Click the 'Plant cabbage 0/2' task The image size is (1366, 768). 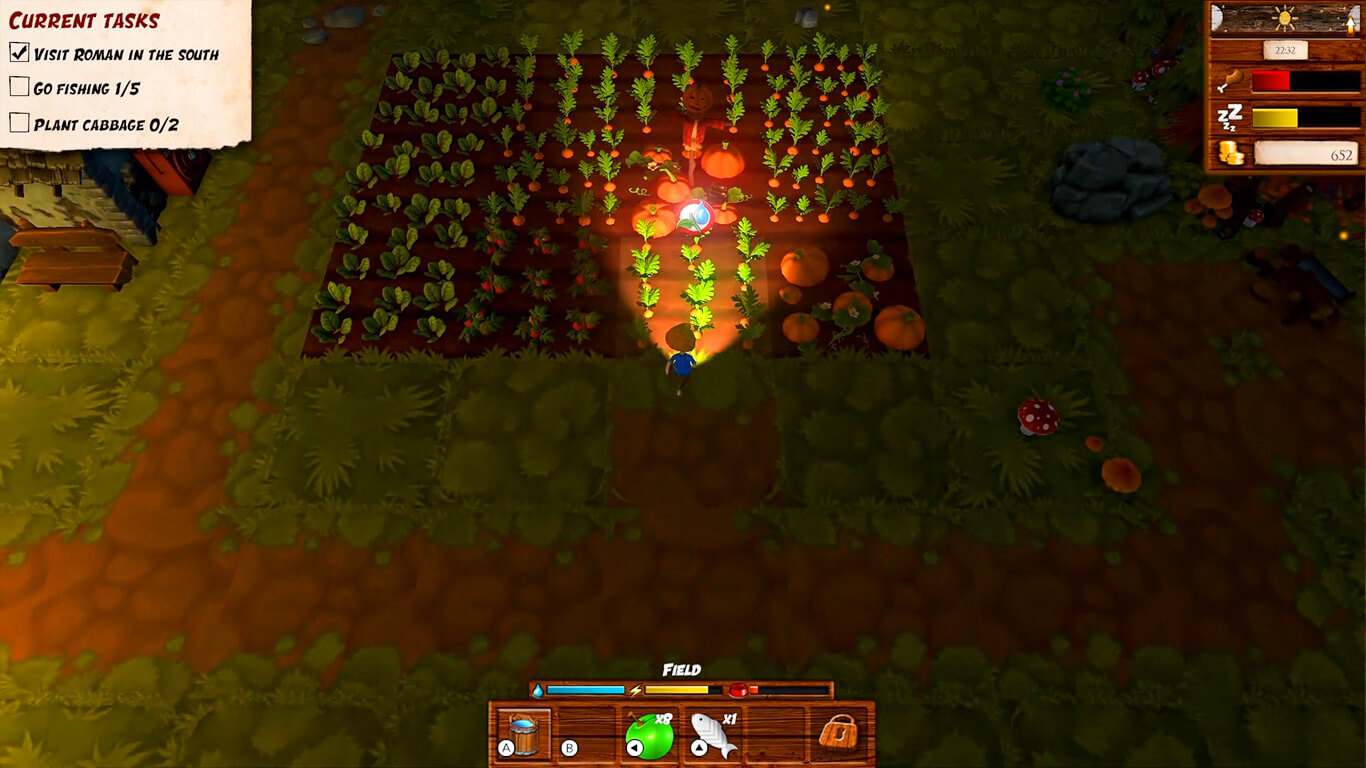[105, 125]
